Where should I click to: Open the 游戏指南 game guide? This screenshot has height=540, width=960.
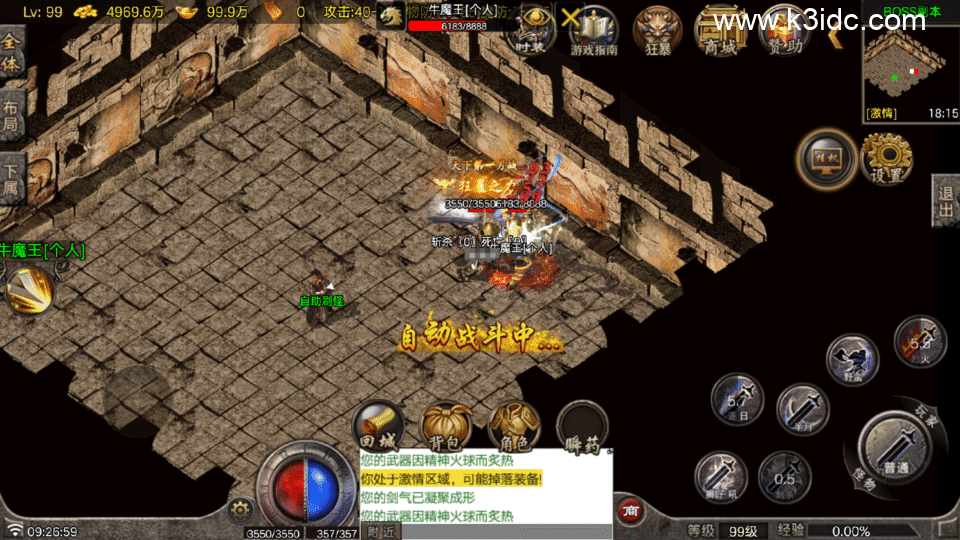[x=594, y=30]
